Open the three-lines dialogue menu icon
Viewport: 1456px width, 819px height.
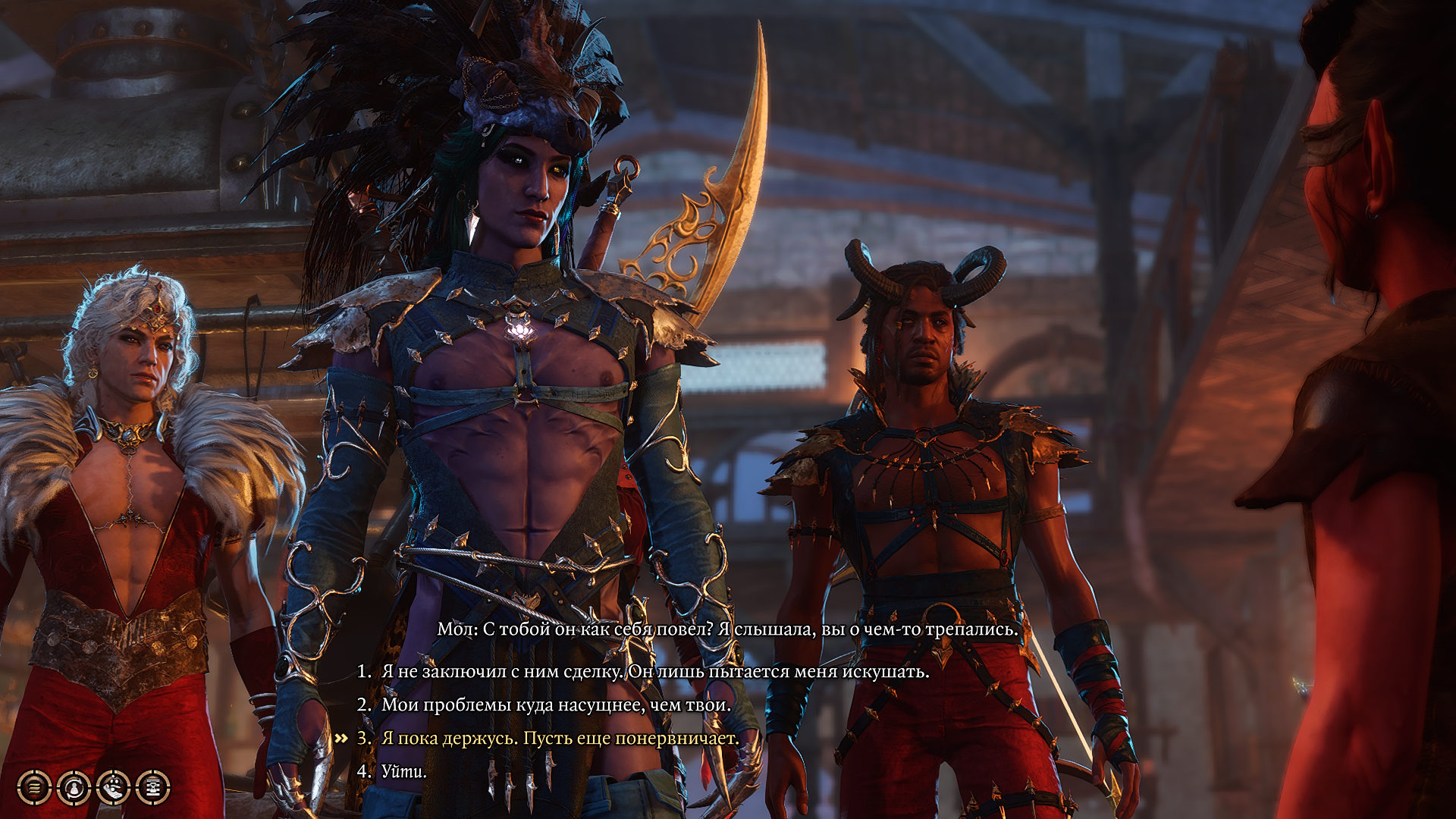(x=34, y=788)
